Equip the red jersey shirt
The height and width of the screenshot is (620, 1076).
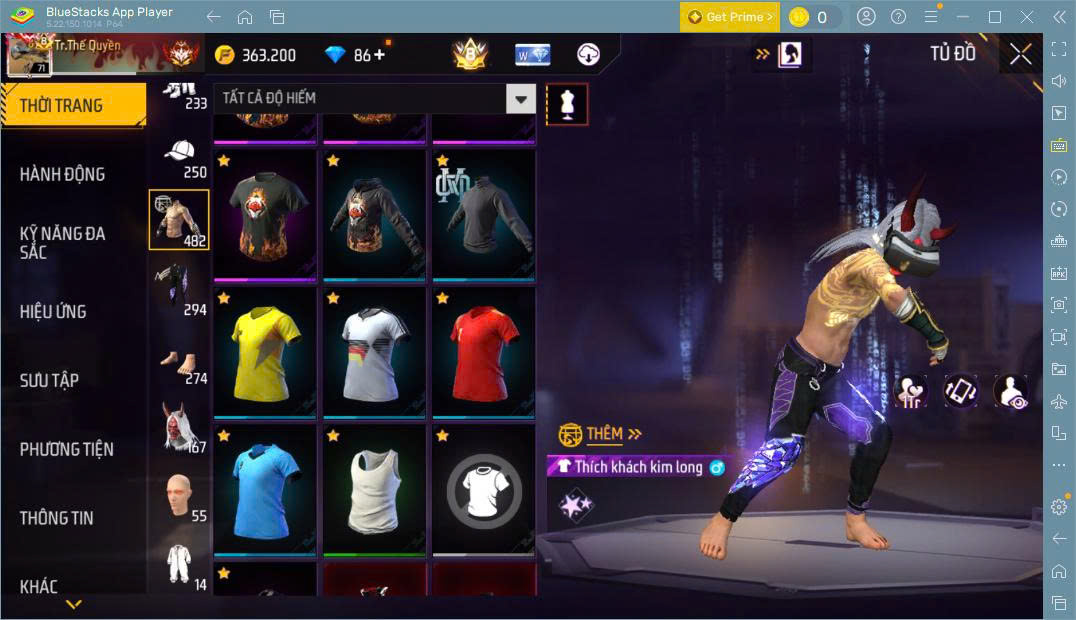pos(484,351)
